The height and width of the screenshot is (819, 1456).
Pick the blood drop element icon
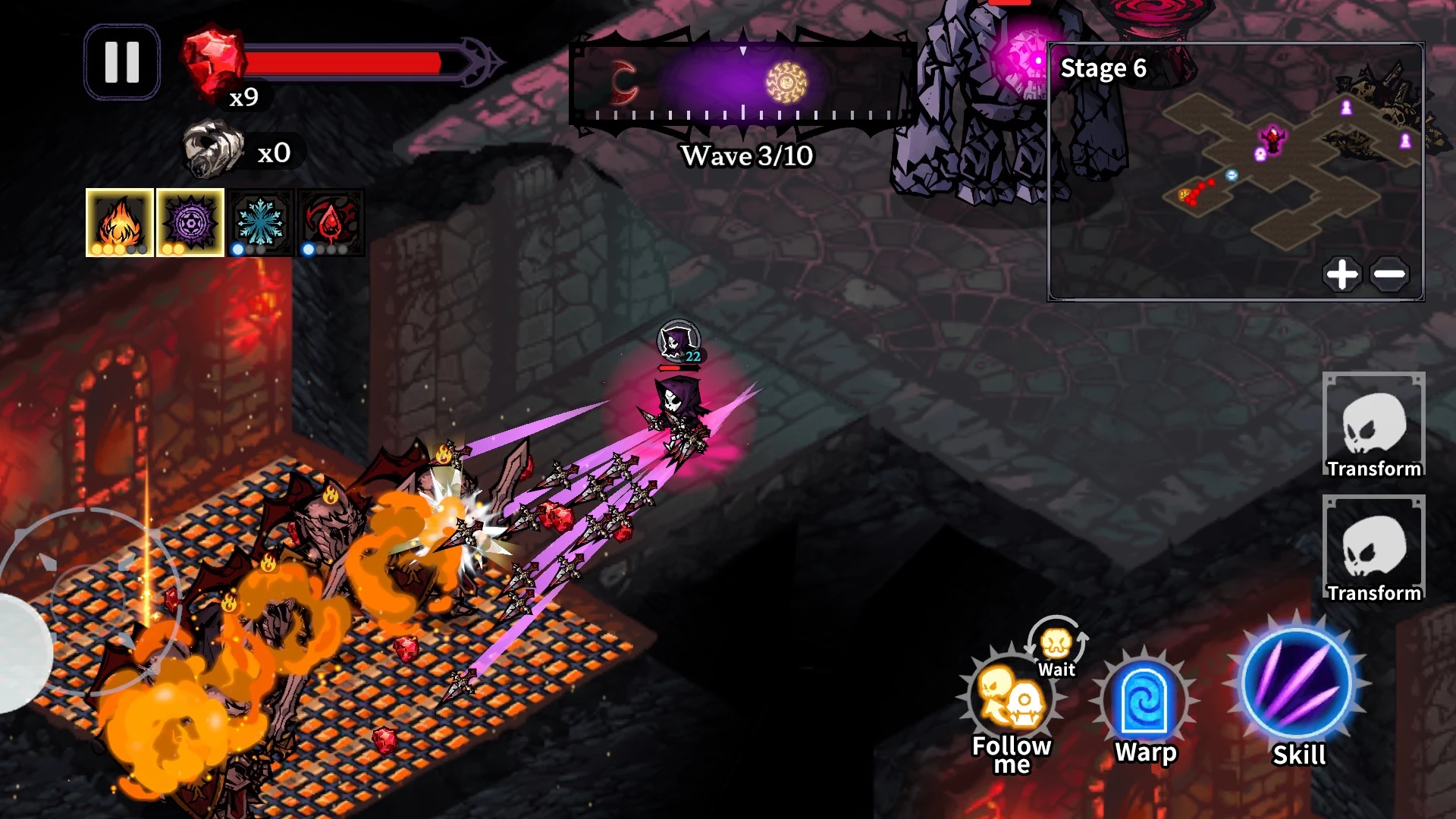pyautogui.click(x=331, y=222)
